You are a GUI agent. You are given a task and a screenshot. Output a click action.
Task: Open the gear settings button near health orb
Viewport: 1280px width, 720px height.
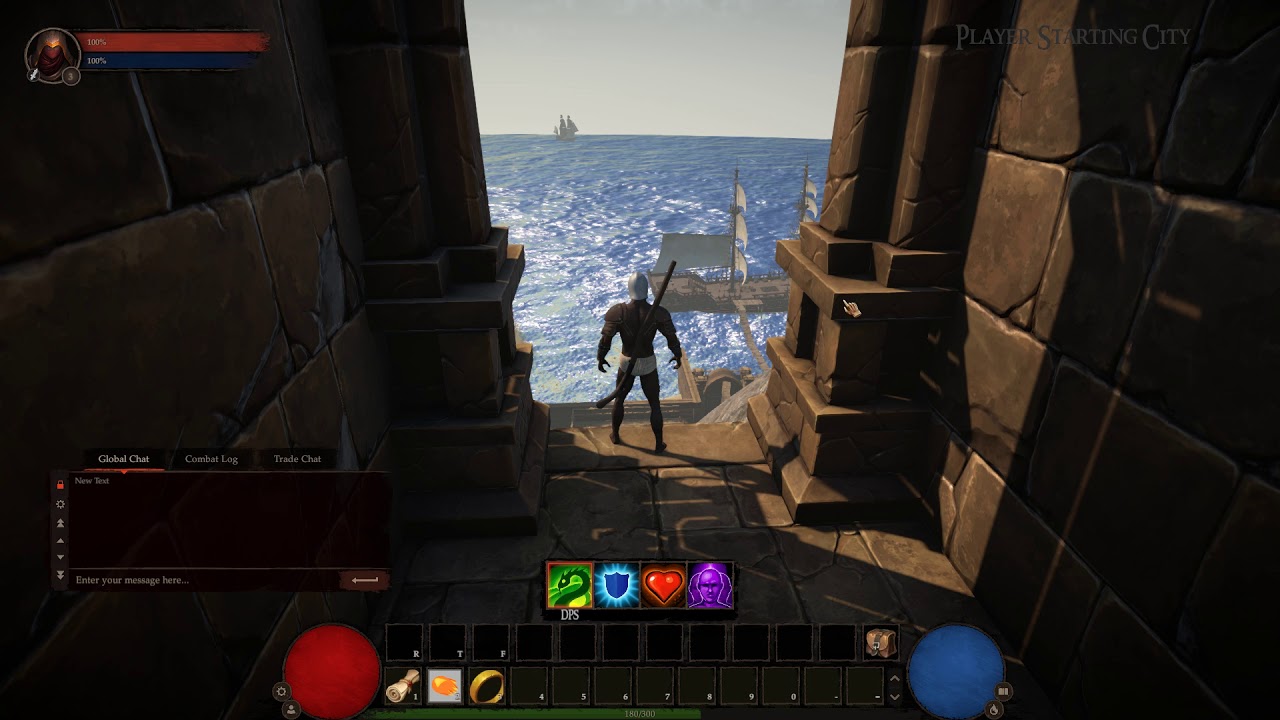click(282, 691)
